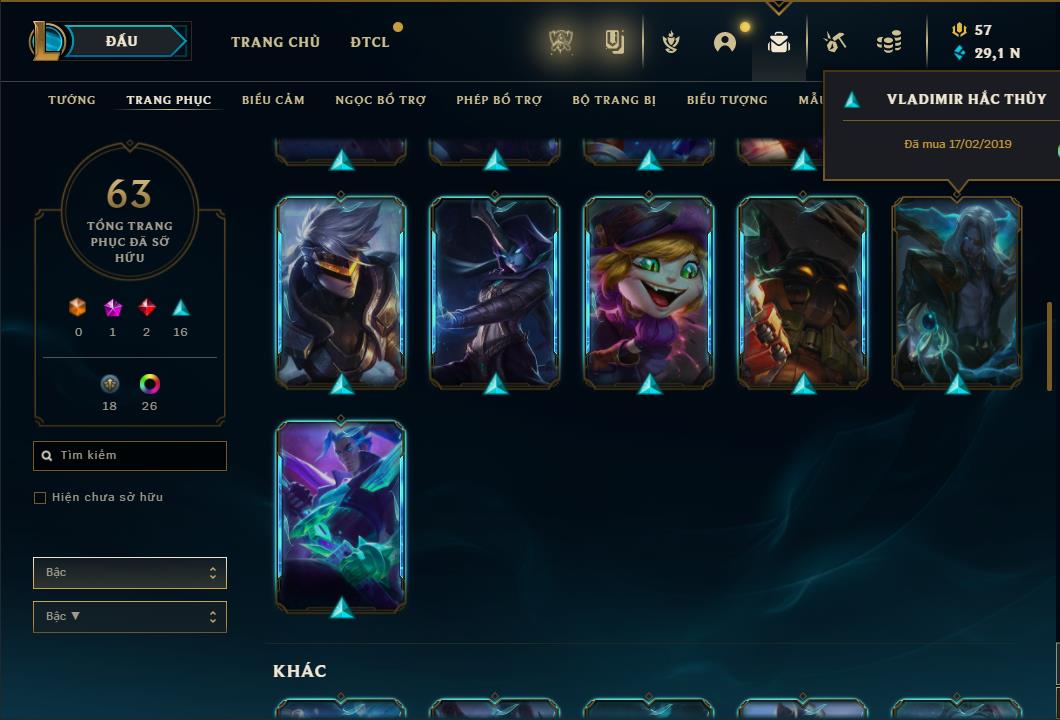
Task: Switch to the PHÉP BỔ TRỢ tab
Action: [x=499, y=100]
